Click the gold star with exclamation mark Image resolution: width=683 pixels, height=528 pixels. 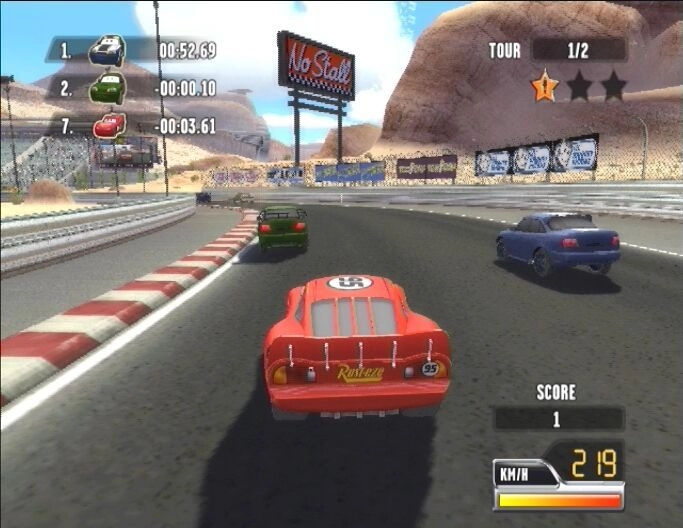coord(543,86)
